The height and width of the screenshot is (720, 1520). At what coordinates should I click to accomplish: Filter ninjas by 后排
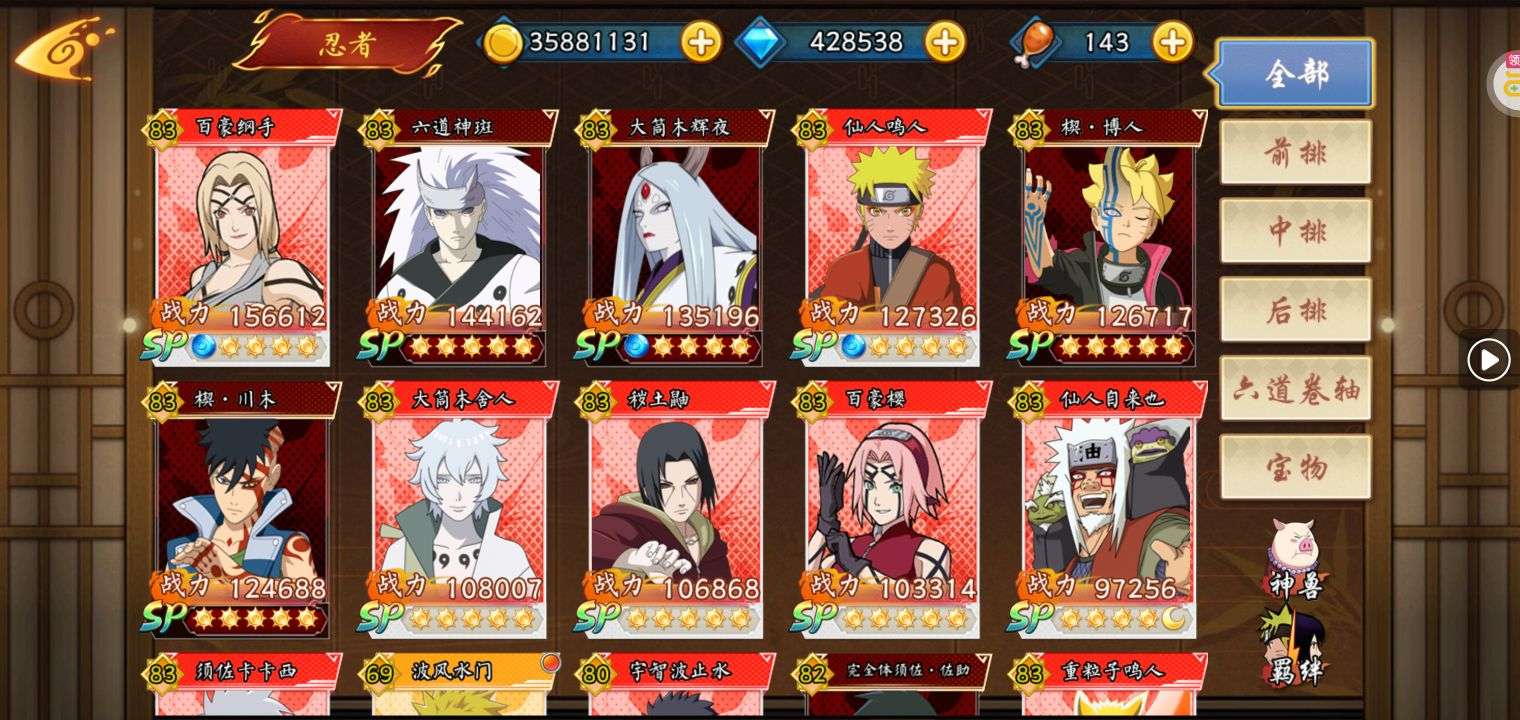1295,310
